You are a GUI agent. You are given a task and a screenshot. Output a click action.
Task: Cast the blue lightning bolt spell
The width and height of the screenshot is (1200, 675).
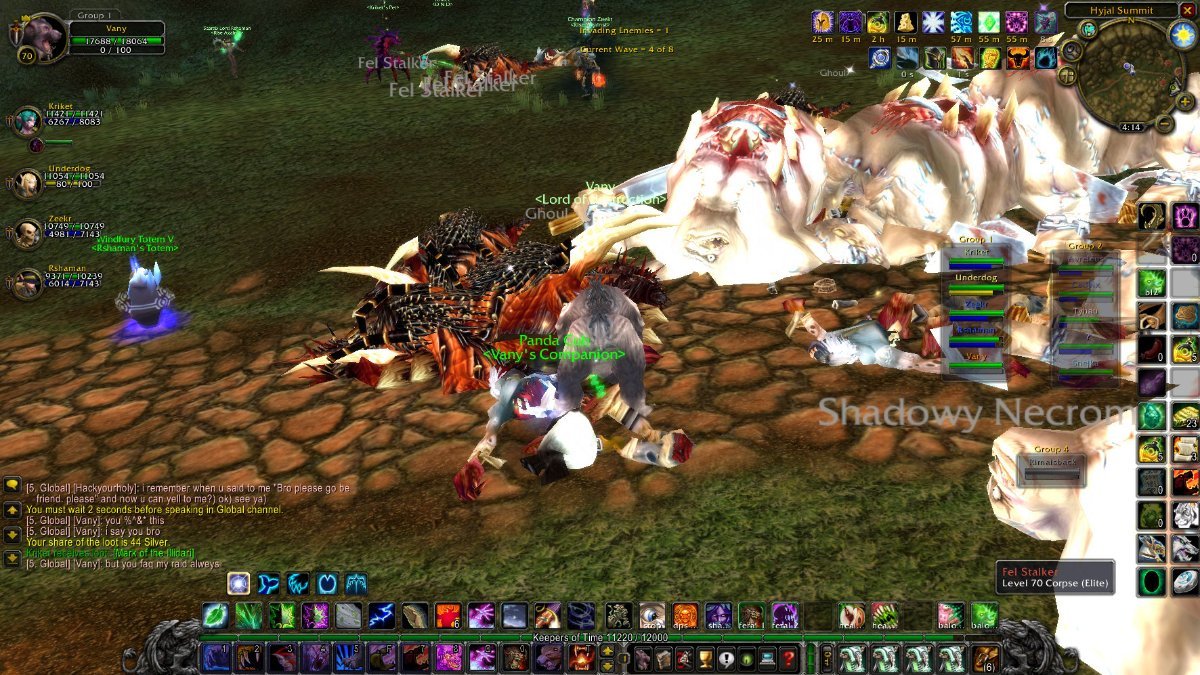(381, 615)
